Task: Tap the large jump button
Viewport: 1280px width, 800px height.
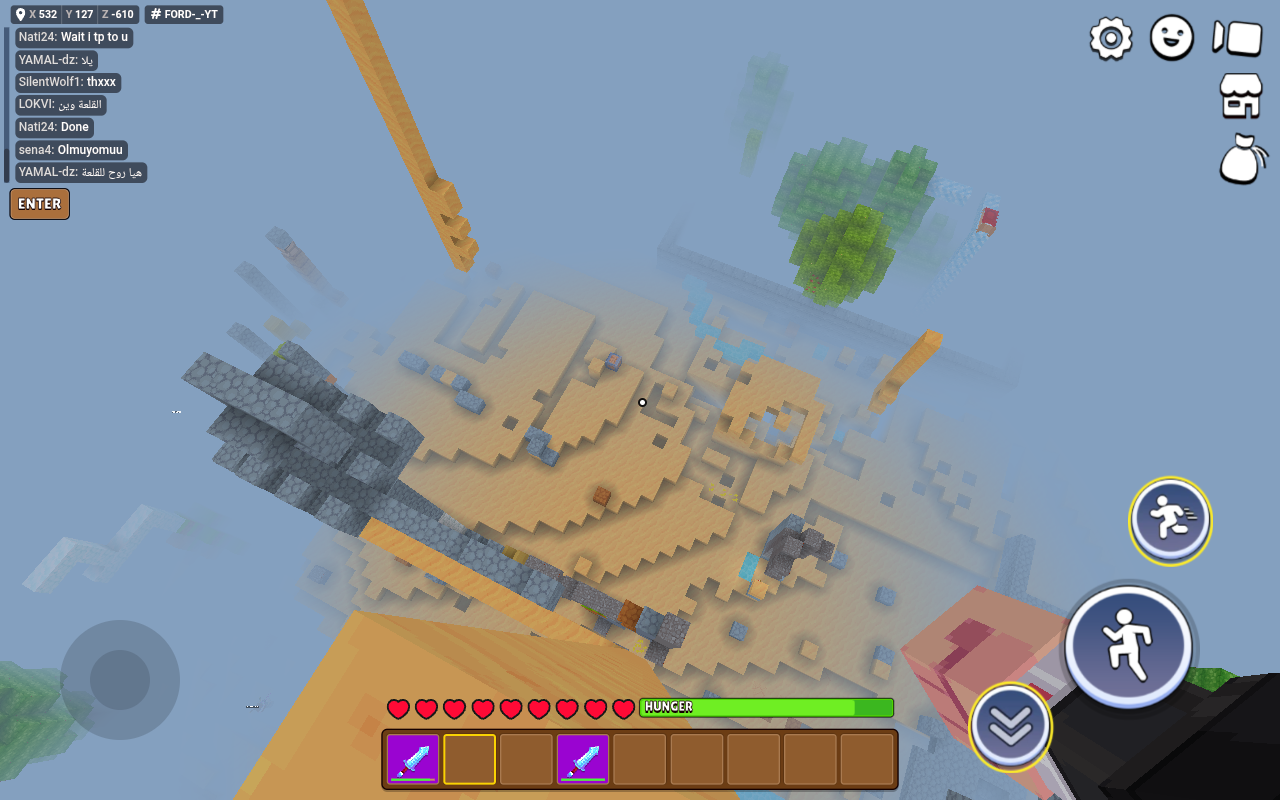Action: point(1128,644)
